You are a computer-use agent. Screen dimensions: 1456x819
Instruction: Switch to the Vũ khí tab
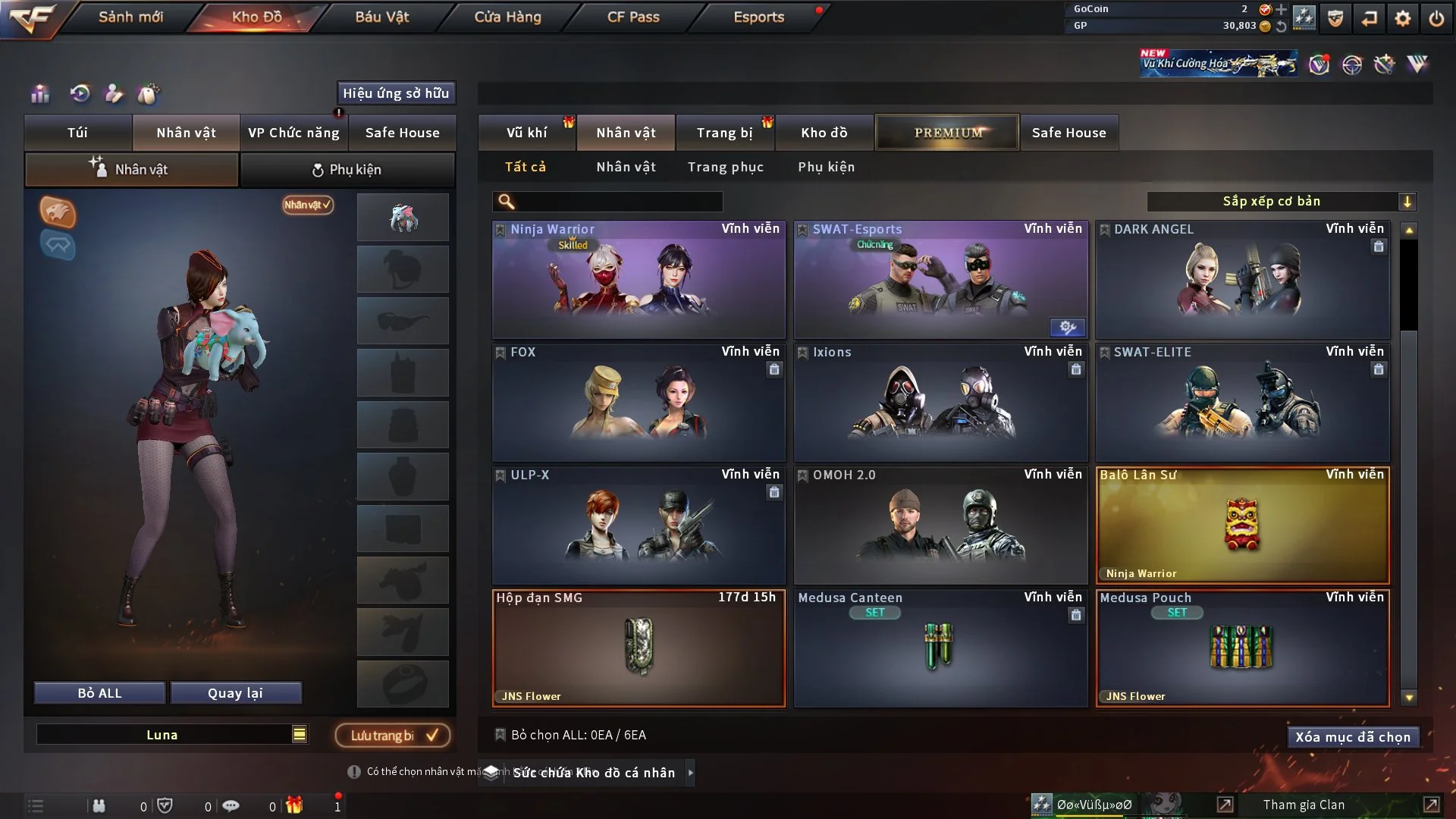tap(526, 133)
